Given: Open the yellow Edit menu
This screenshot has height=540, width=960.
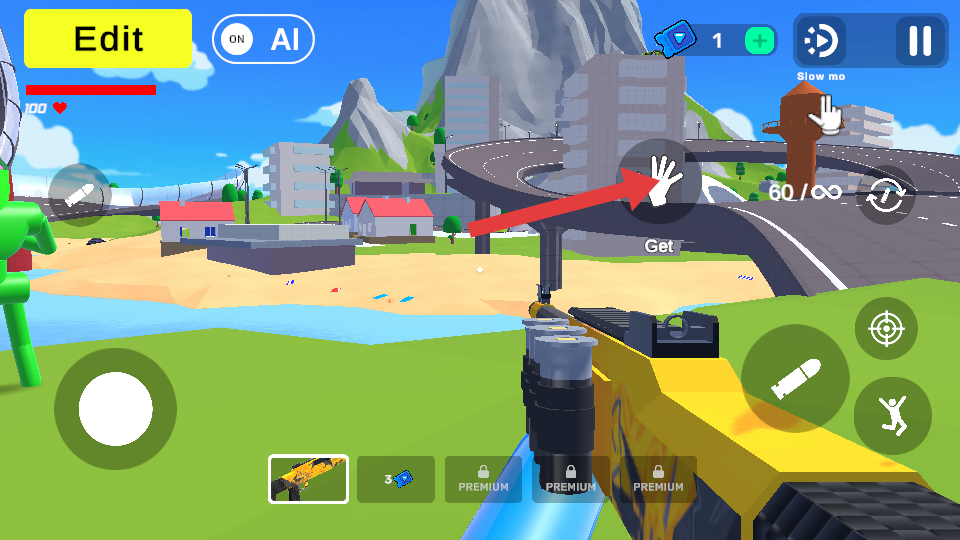Looking at the screenshot, I should point(108,39).
